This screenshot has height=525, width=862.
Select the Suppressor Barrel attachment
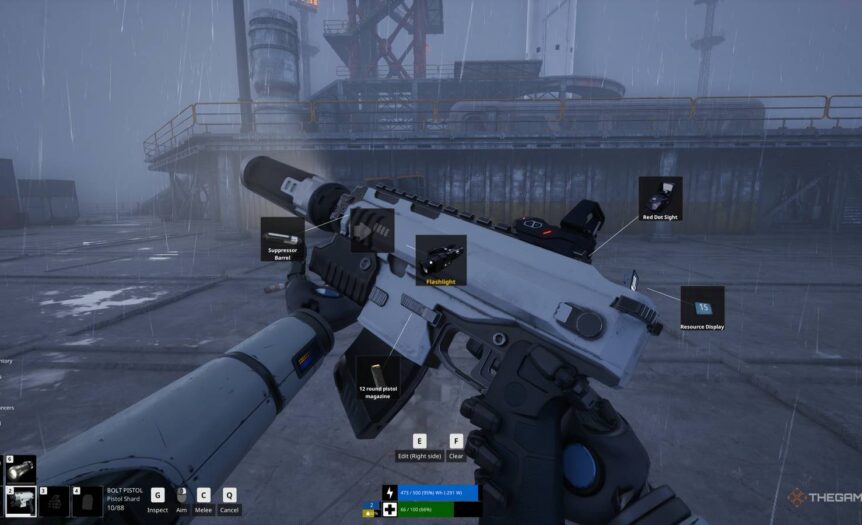coord(284,240)
